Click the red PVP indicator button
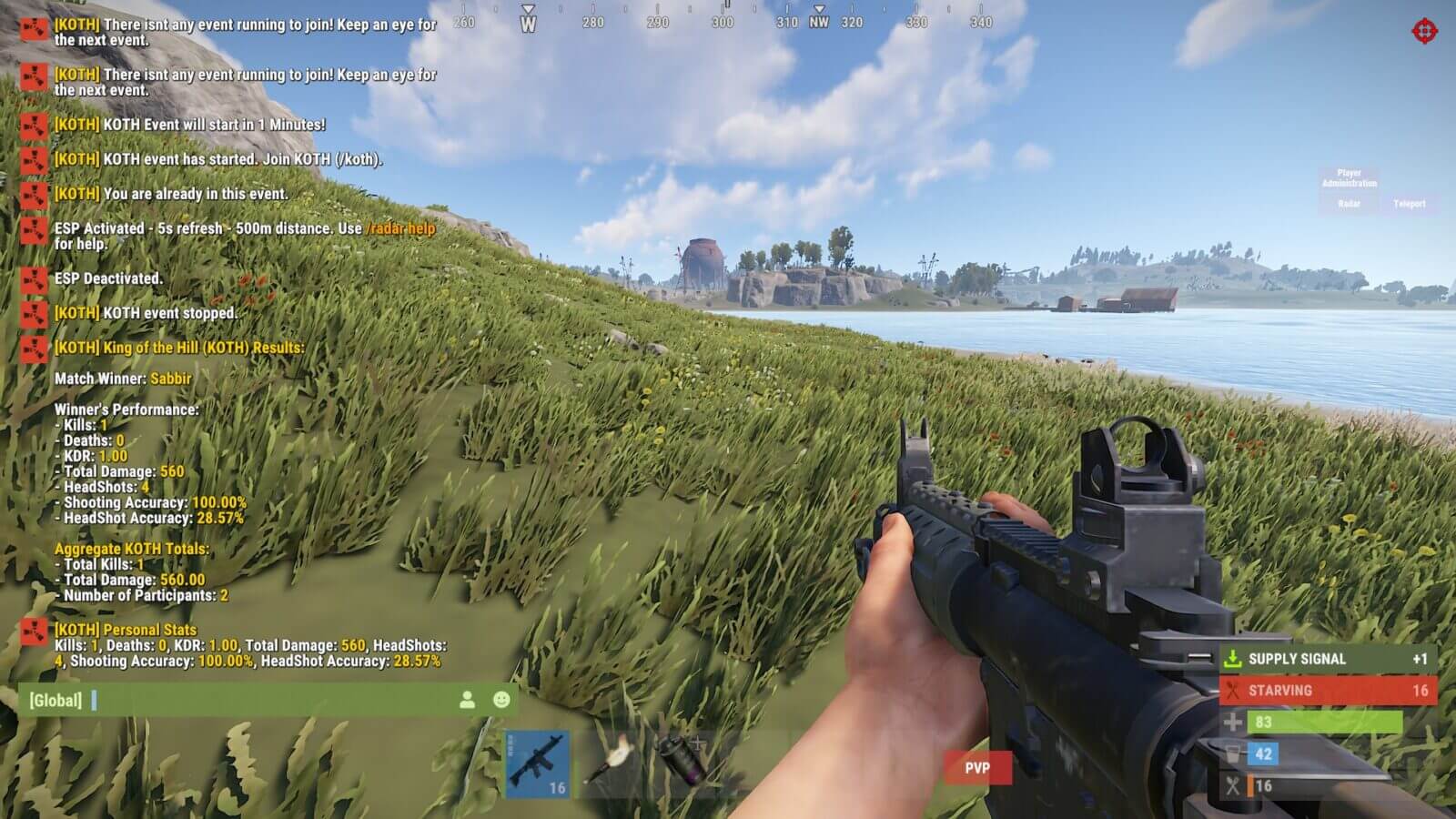This screenshot has width=1456, height=819. (x=977, y=768)
